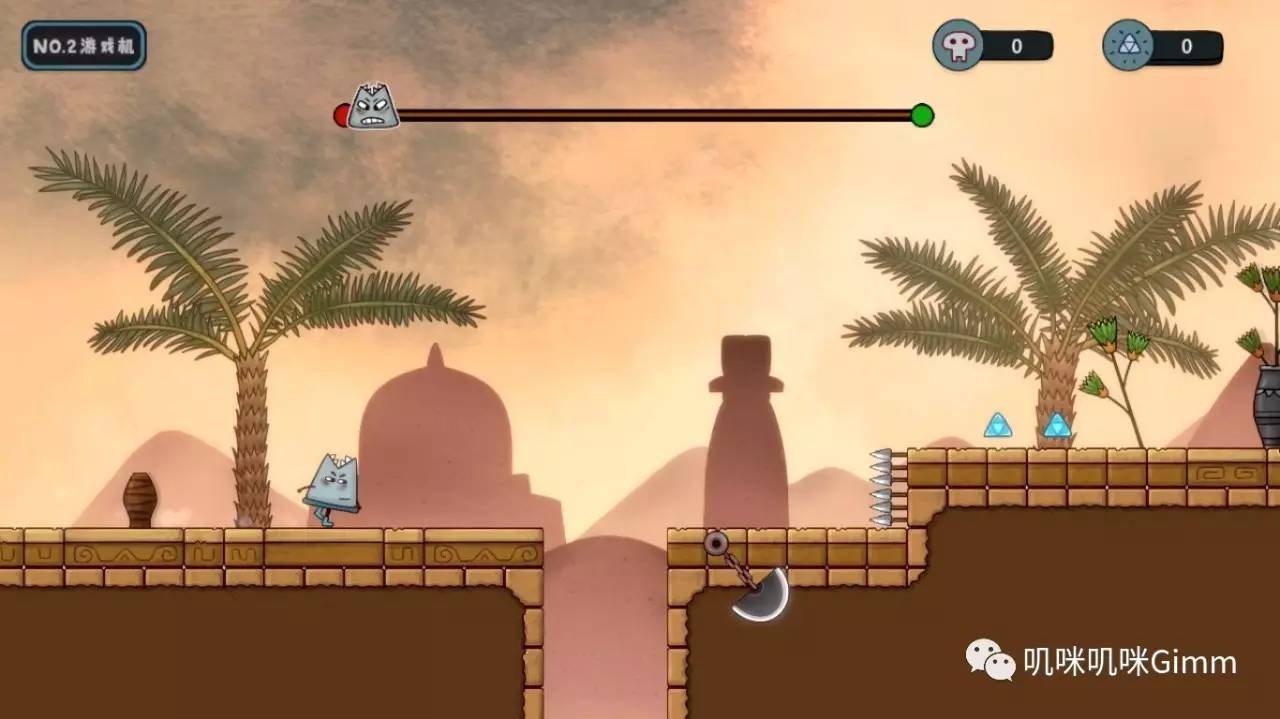Viewport: 1280px width, 719px height.
Task: Click the skull death counter icon
Action: (957, 46)
